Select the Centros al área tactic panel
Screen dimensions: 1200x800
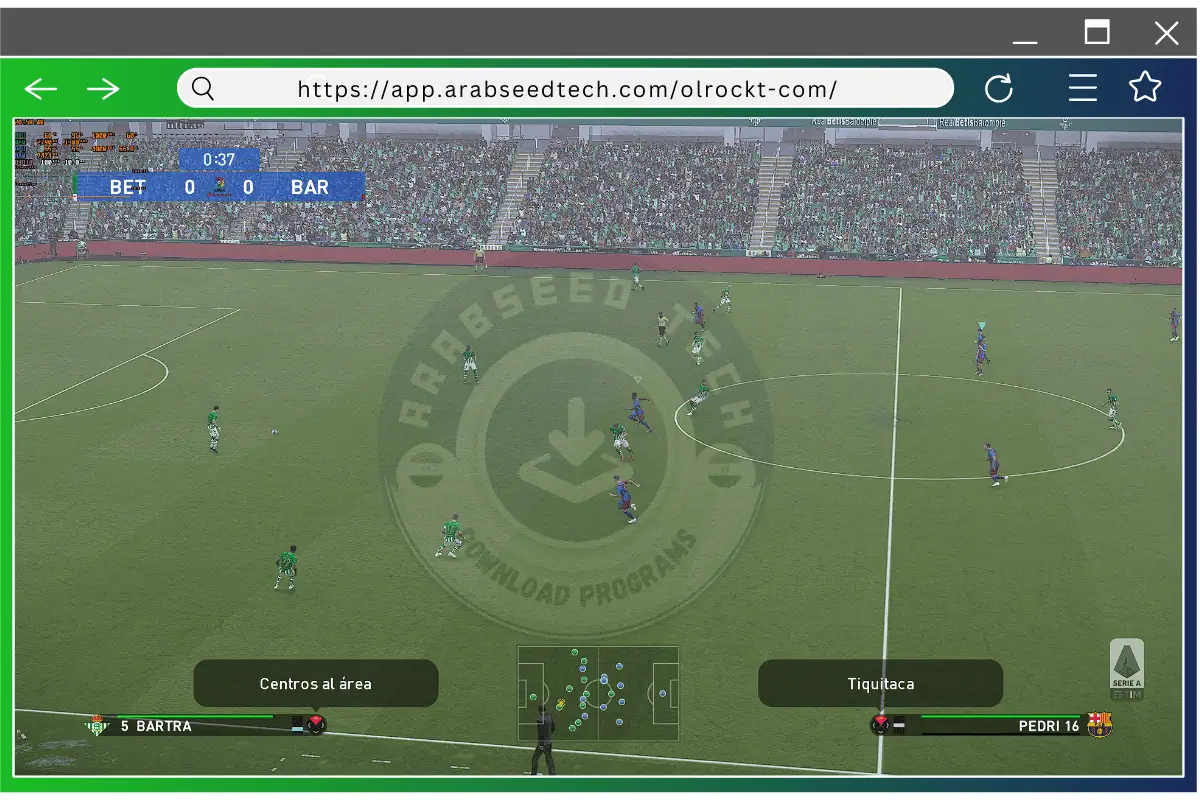pos(316,684)
